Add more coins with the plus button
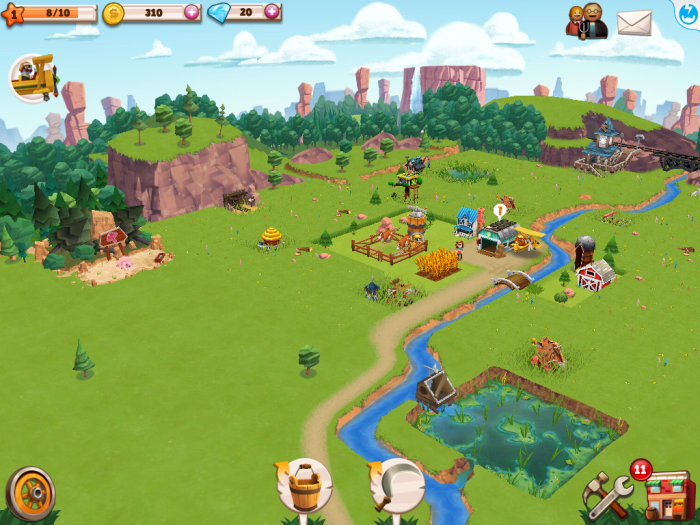The image size is (700, 525). [192, 13]
